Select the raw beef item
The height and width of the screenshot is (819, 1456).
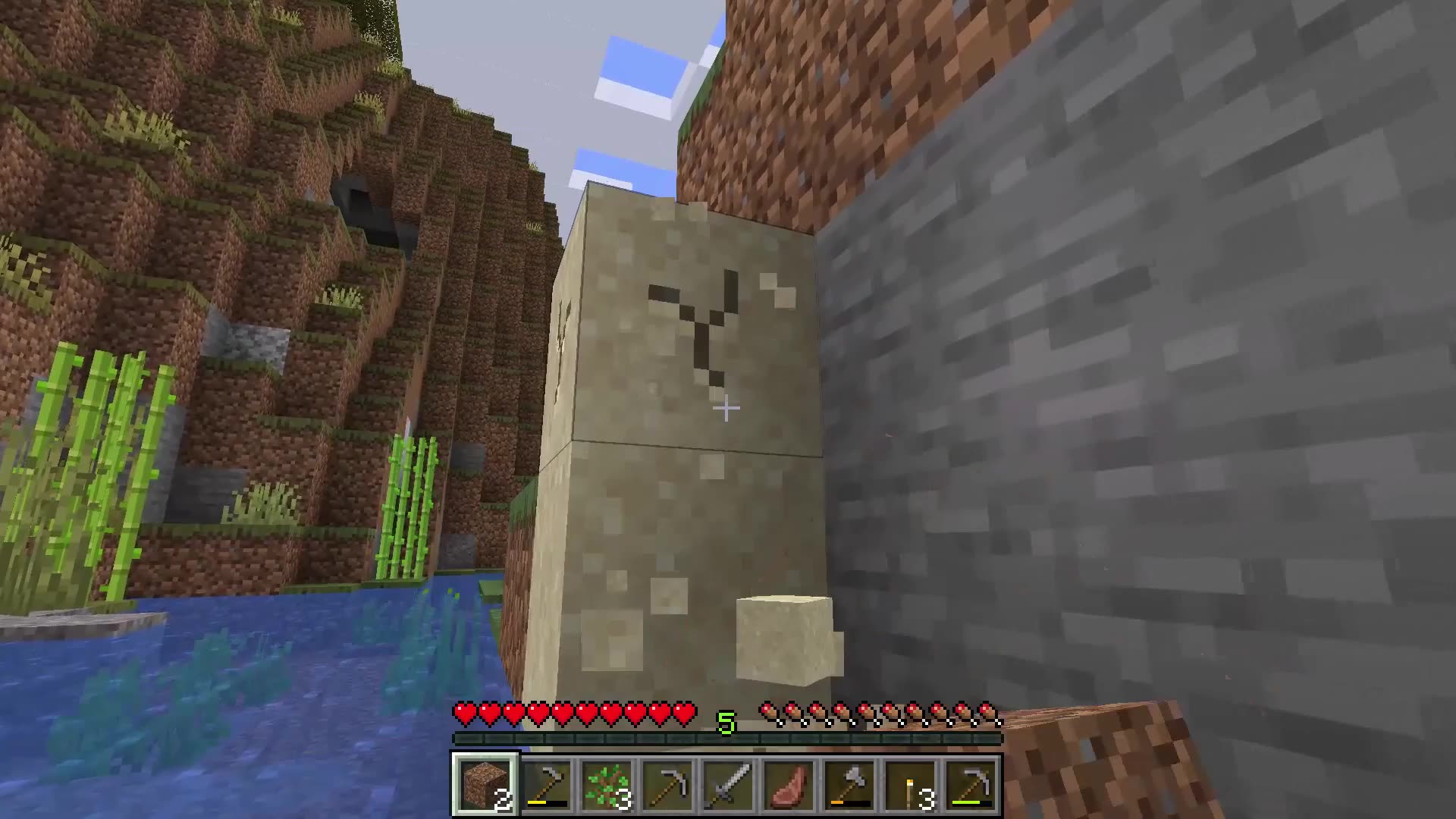(x=789, y=783)
